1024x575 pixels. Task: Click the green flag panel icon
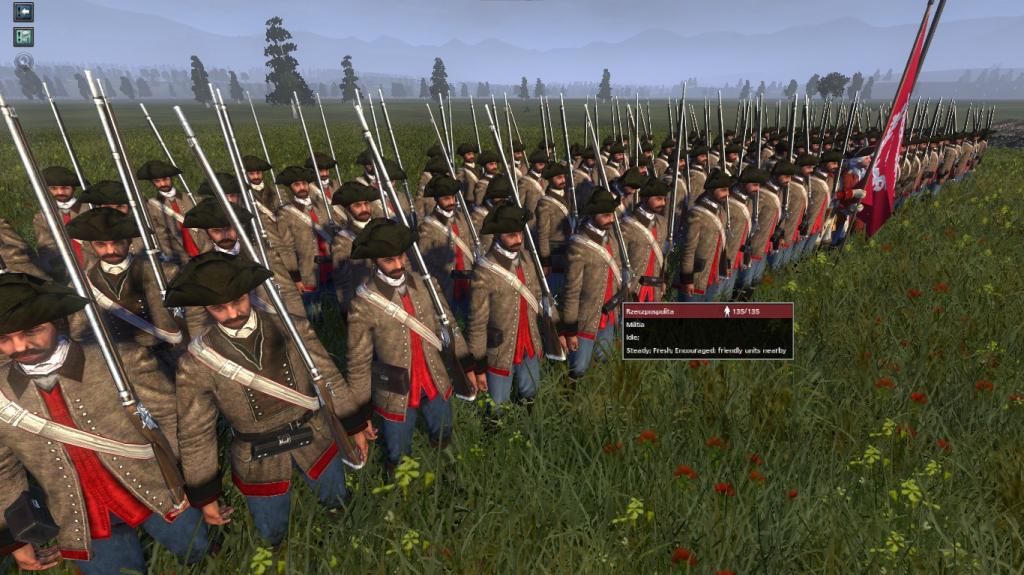tap(23, 36)
